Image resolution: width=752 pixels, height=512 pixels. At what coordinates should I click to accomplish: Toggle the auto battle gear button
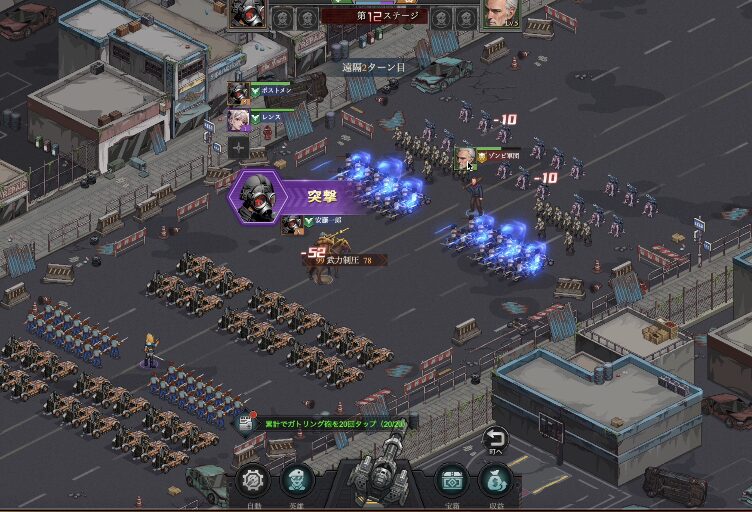point(254,481)
